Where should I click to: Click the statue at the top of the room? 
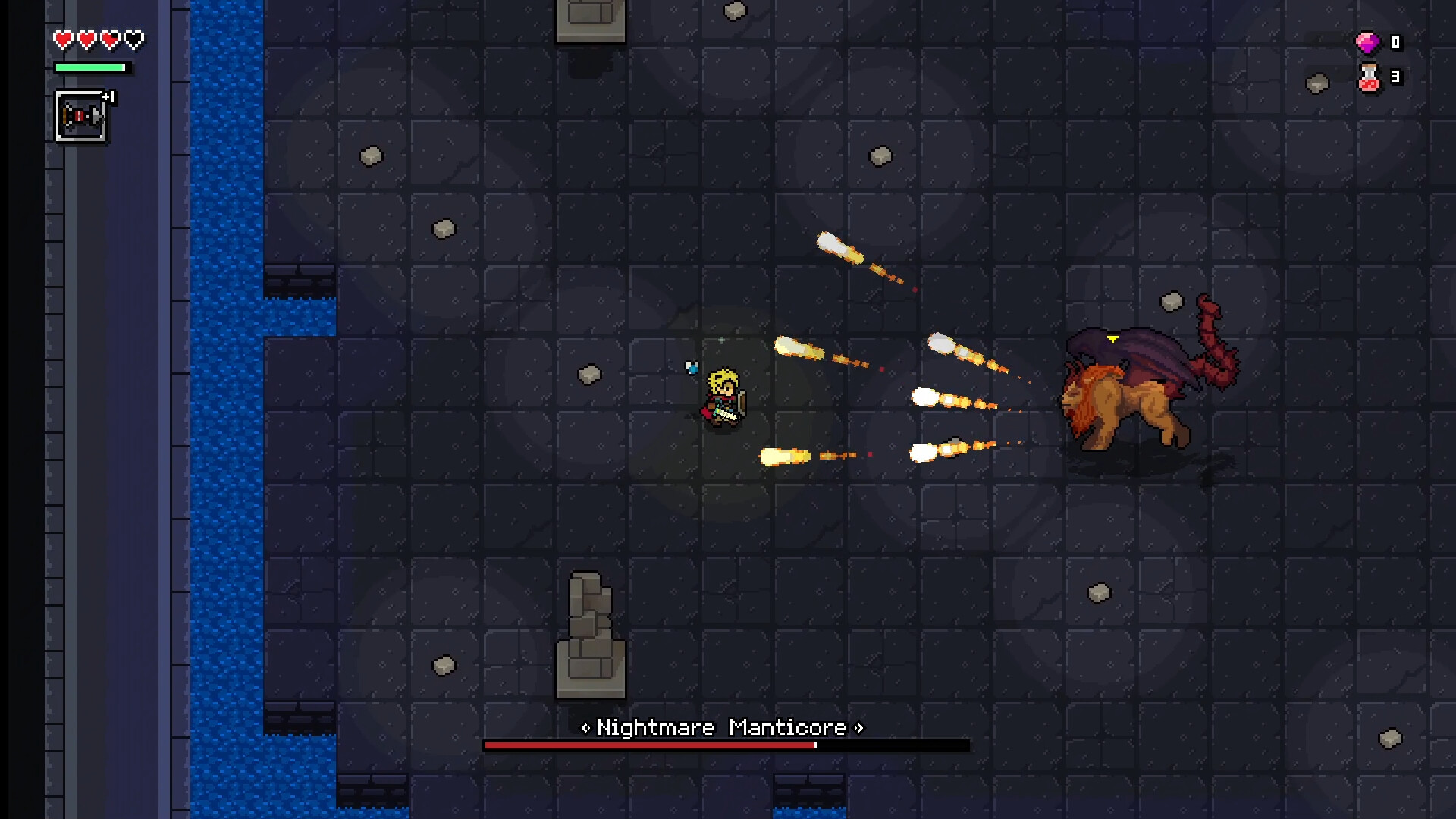click(x=591, y=19)
